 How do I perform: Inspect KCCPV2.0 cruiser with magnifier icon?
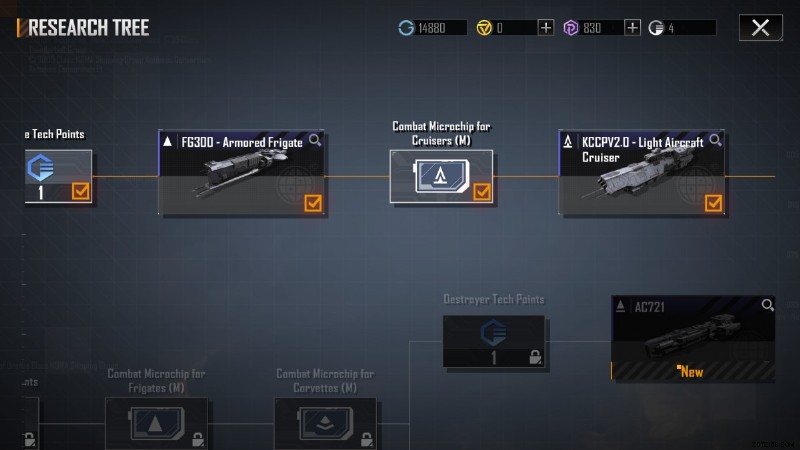click(x=714, y=141)
